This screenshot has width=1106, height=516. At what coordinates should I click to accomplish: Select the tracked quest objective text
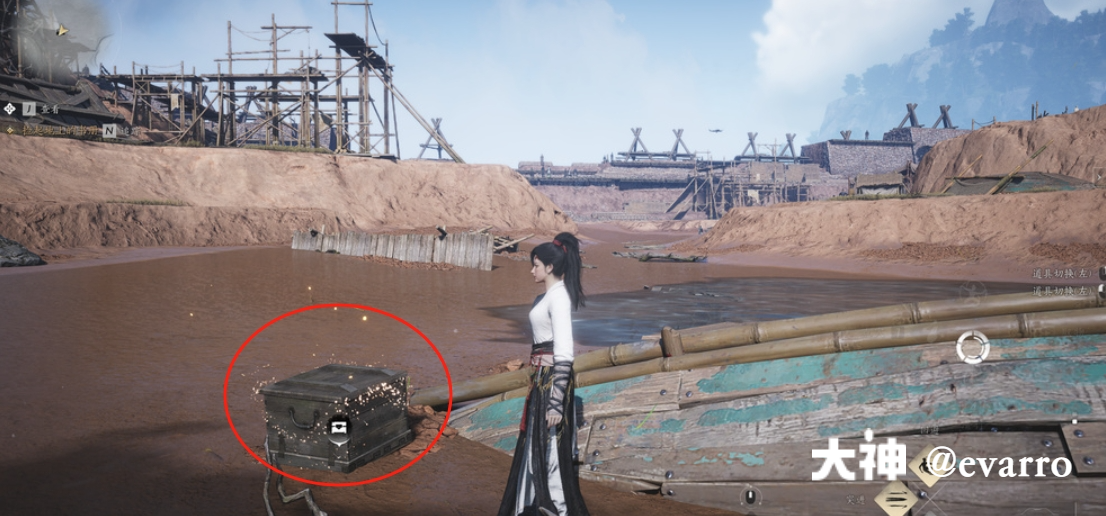pyautogui.click(x=60, y=130)
